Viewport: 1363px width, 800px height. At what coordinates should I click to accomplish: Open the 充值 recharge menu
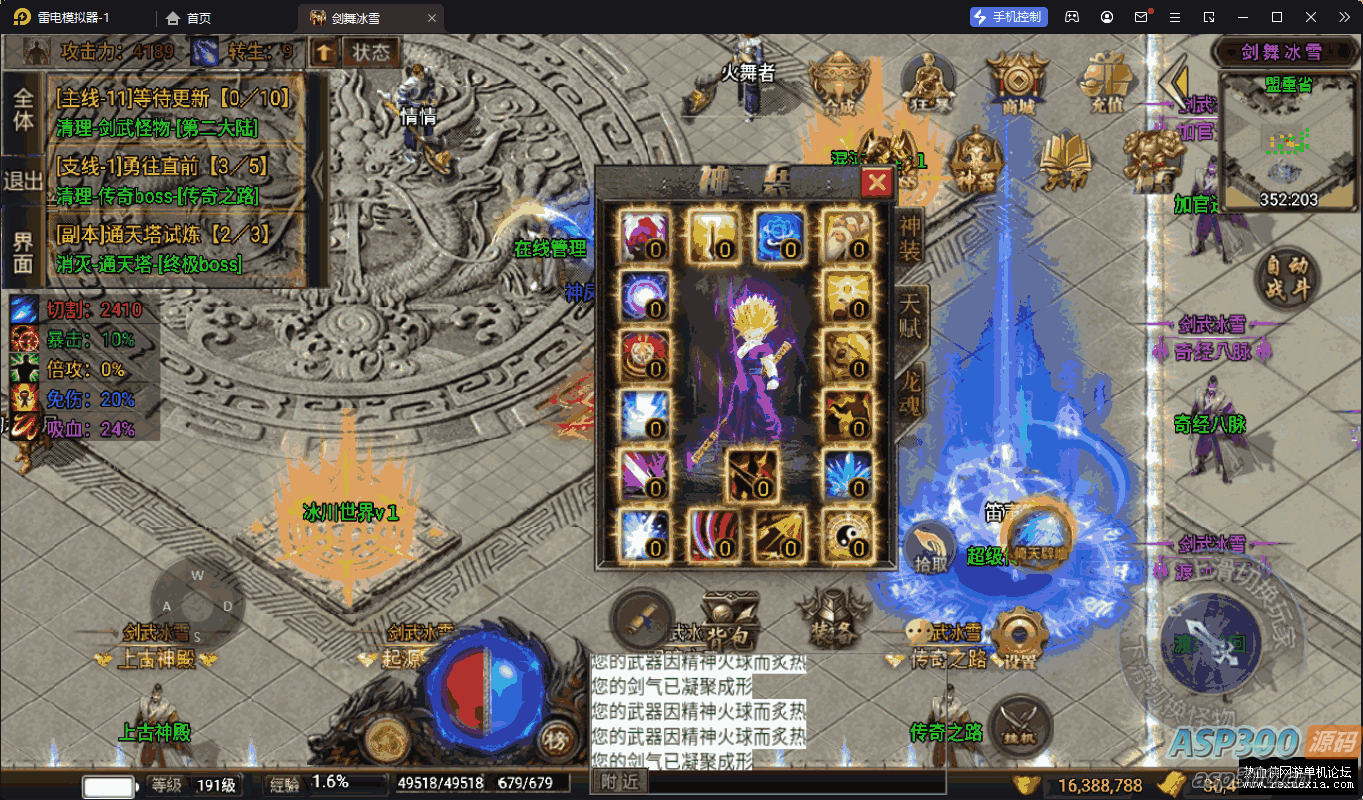click(1107, 80)
